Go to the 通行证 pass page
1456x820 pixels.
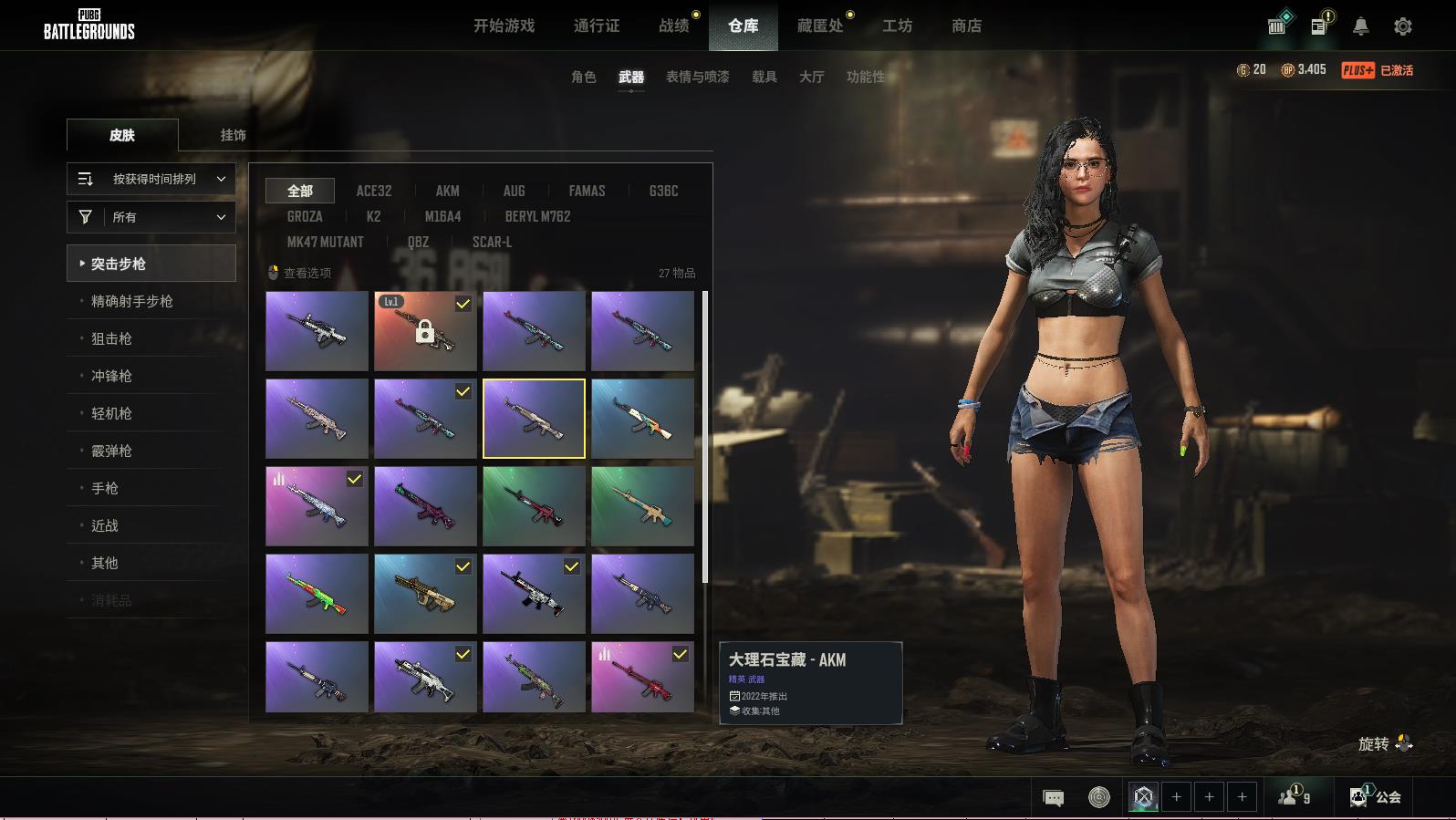pos(597,26)
